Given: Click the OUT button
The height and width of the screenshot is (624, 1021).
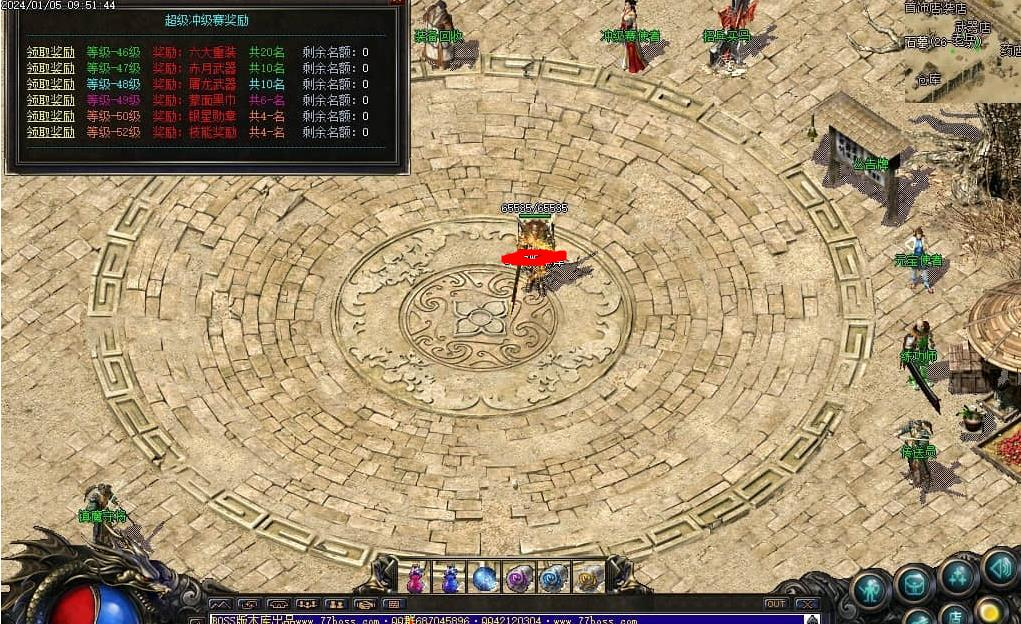Looking at the screenshot, I should pyautogui.click(x=775, y=603).
